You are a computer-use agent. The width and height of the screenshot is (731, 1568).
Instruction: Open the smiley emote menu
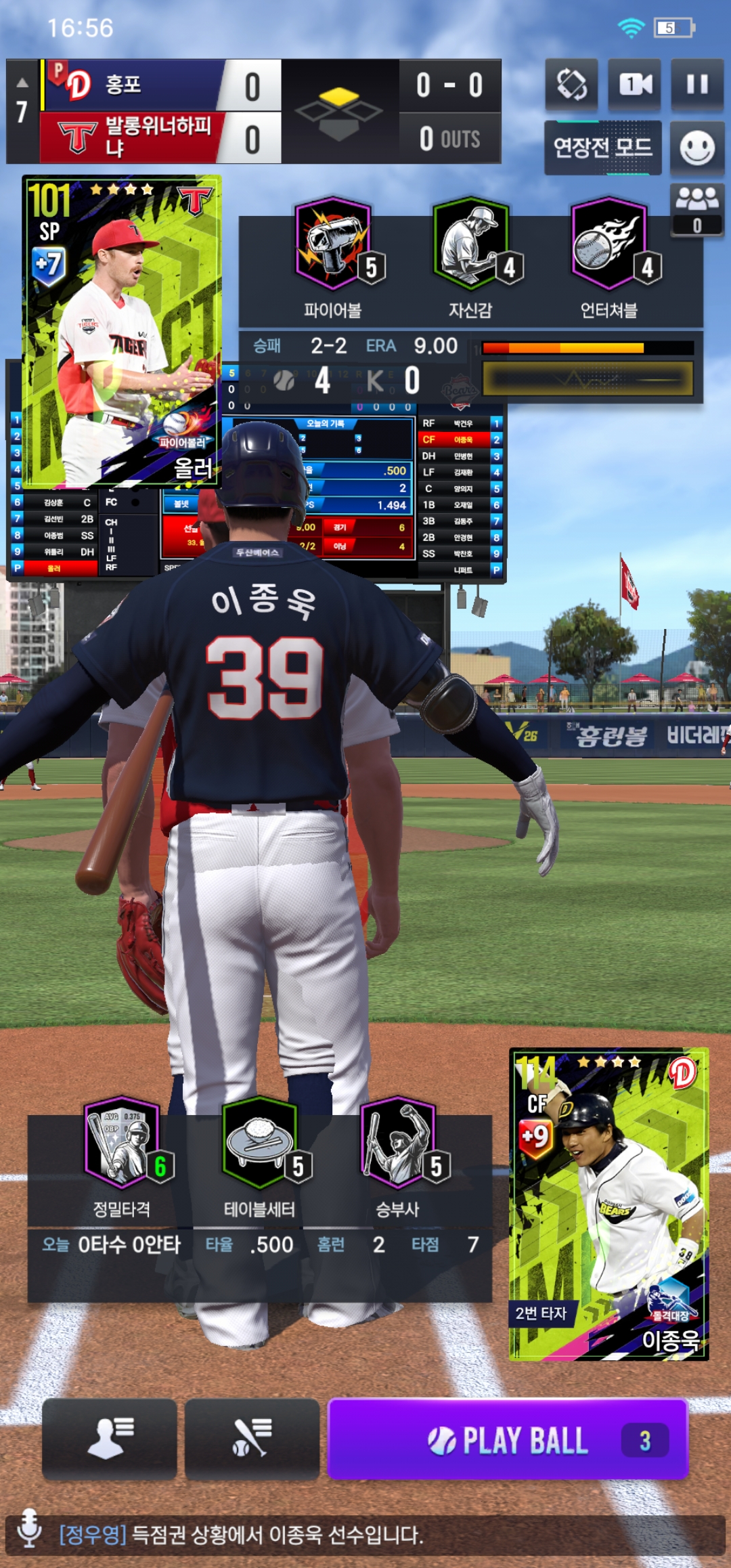coord(697,148)
